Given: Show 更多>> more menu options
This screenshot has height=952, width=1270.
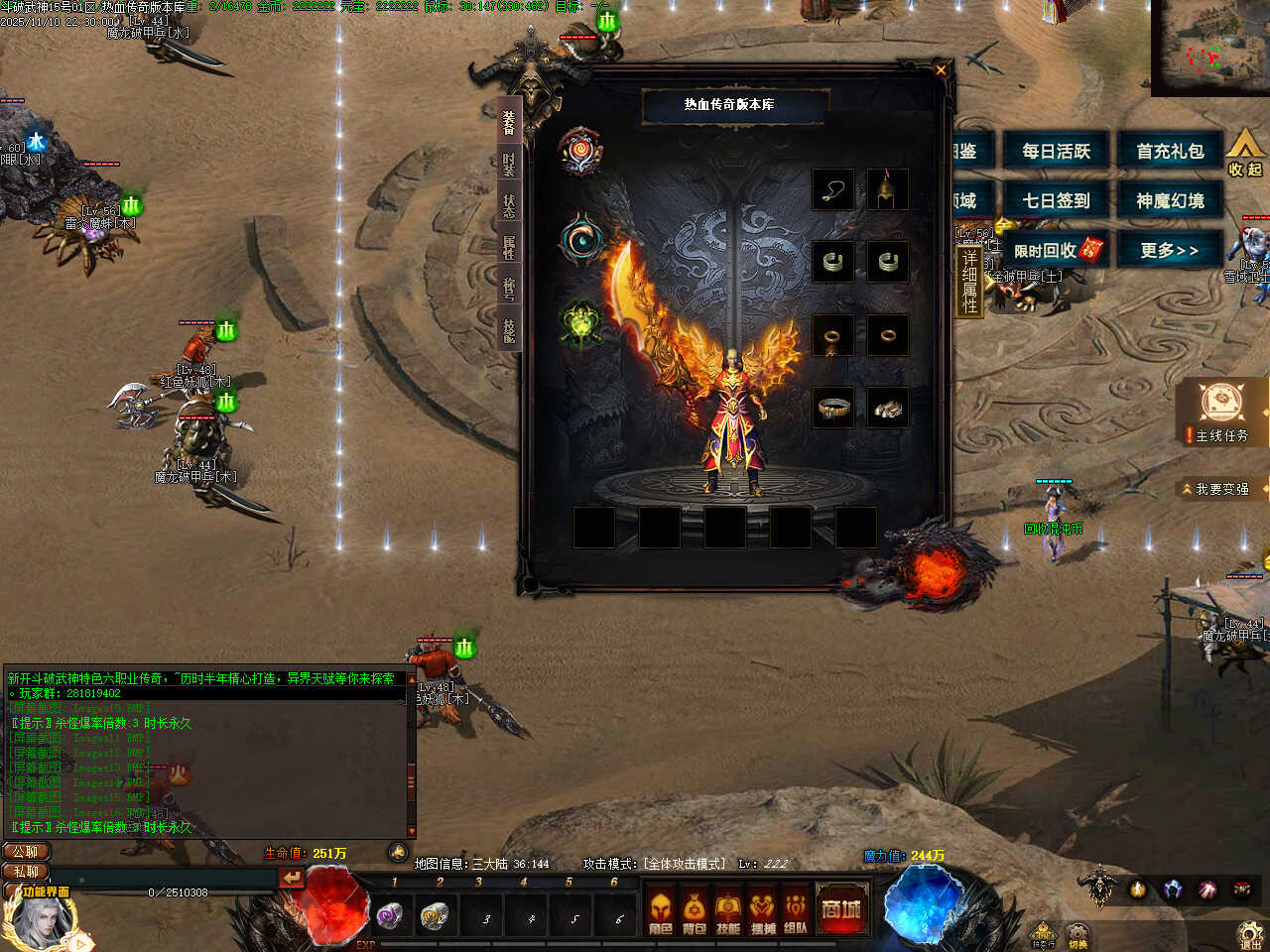Looking at the screenshot, I should click(1170, 251).
